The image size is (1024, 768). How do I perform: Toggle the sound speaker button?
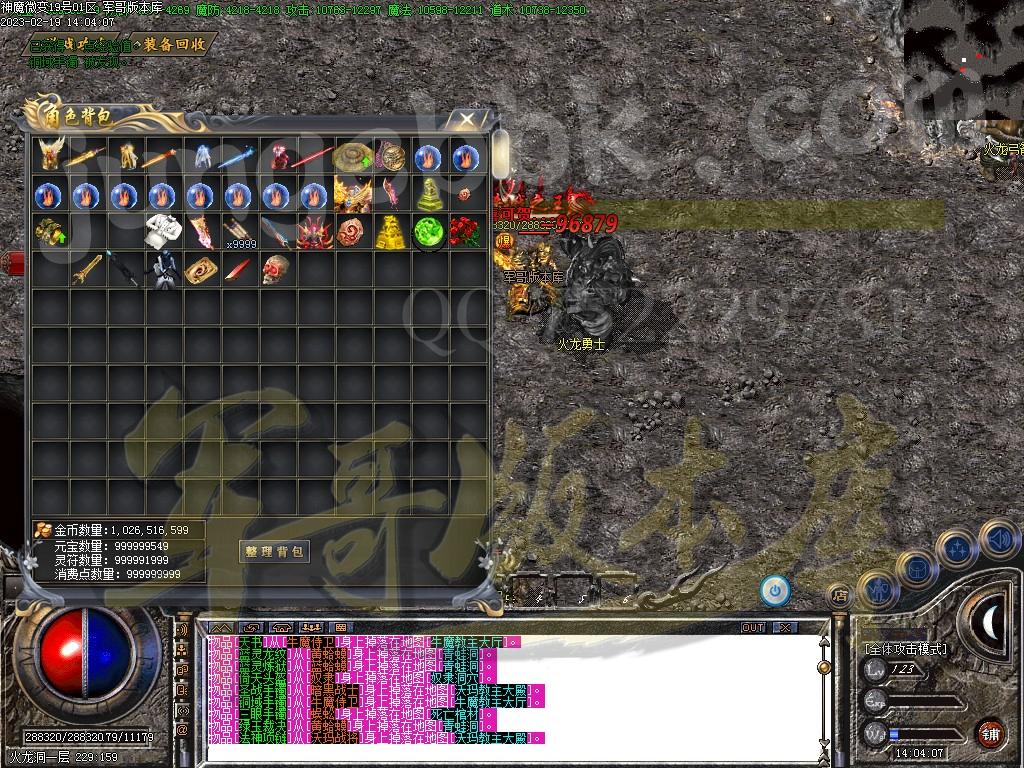(998, 539)
